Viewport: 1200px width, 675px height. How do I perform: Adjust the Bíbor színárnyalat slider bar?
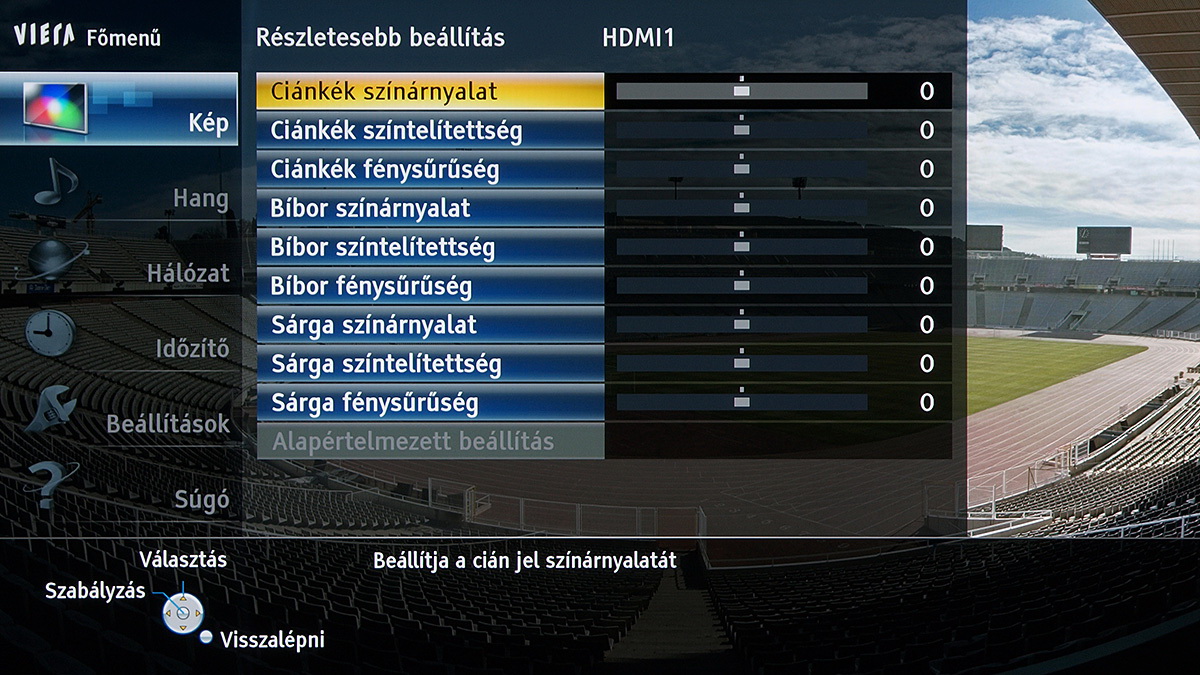tap(741, 208)
